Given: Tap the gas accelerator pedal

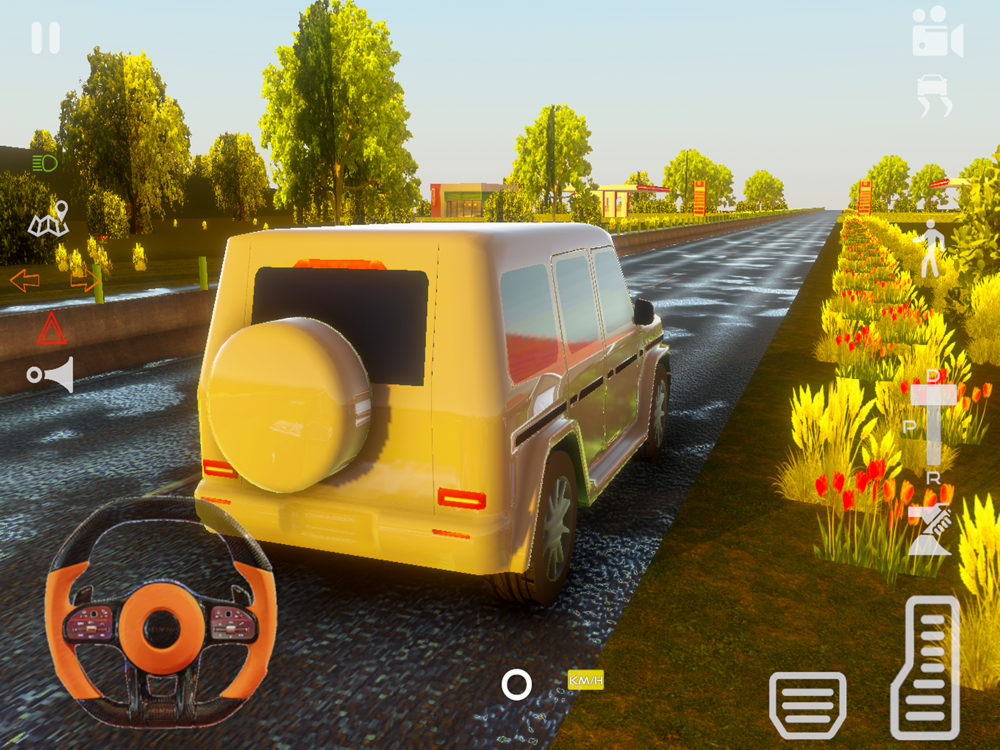Looking at the screenshot, I should [x=925, y=667].
